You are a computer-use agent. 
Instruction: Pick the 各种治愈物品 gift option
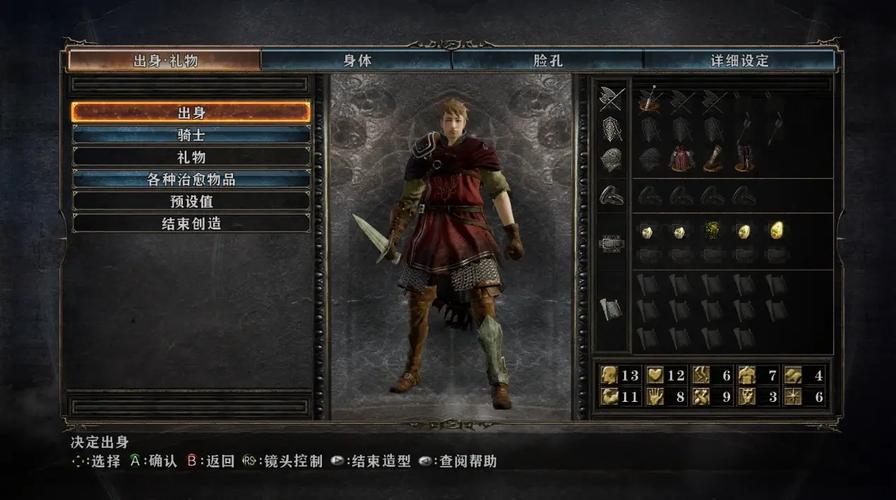(x=191, y=179)
